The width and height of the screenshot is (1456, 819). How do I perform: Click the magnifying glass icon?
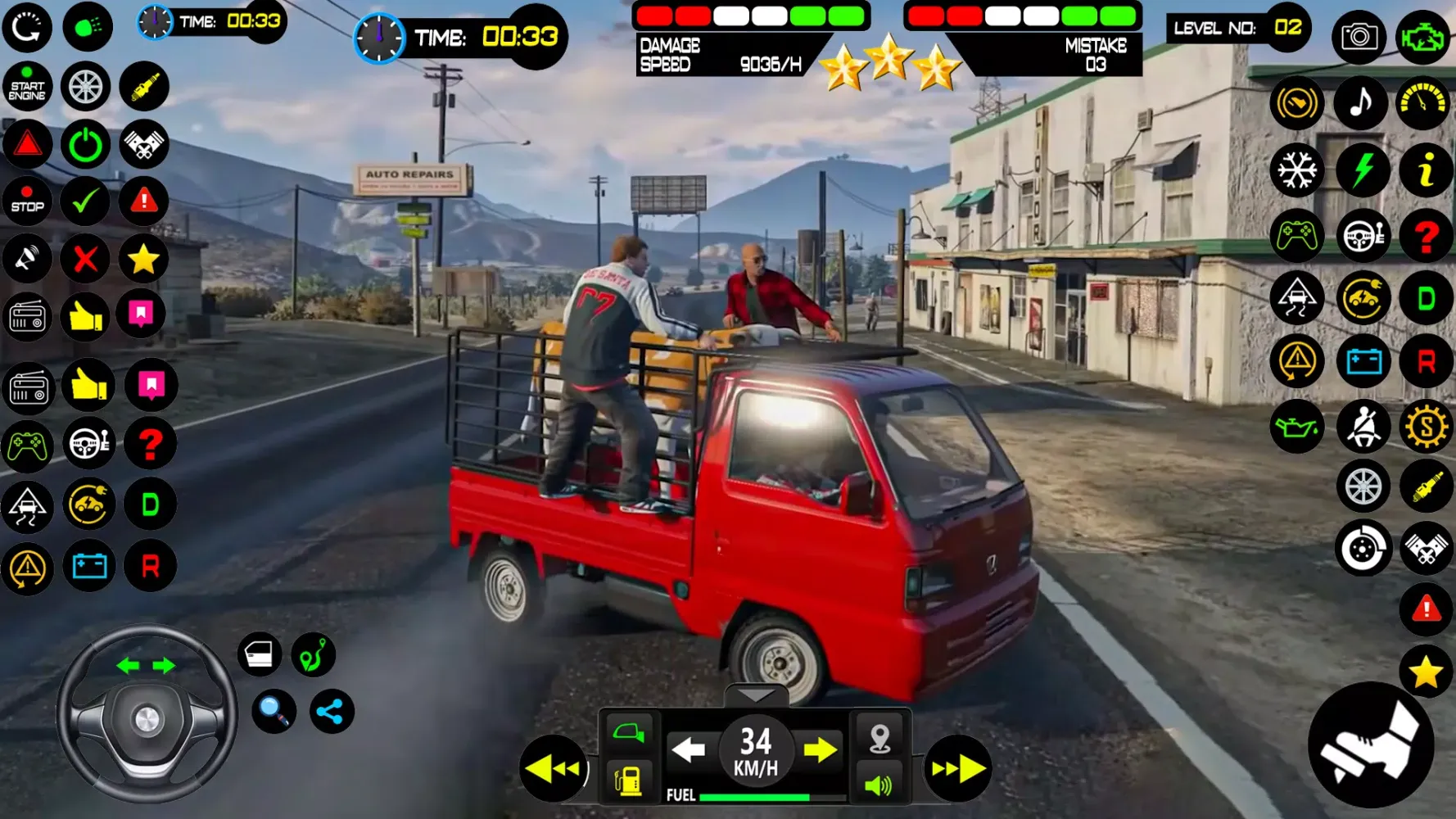click(274, 711)
